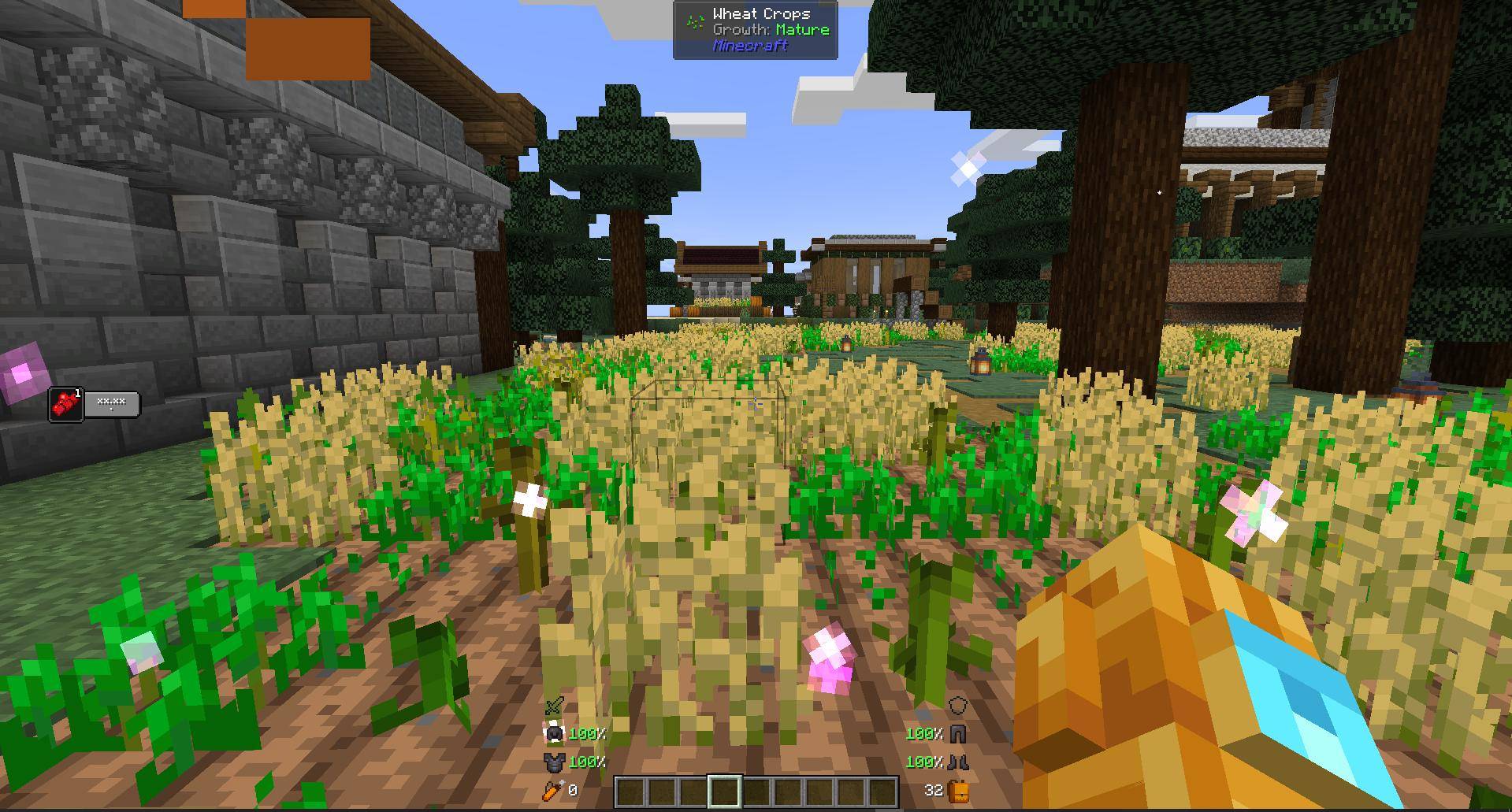Click the helmet durability icon

click(555, 734)
